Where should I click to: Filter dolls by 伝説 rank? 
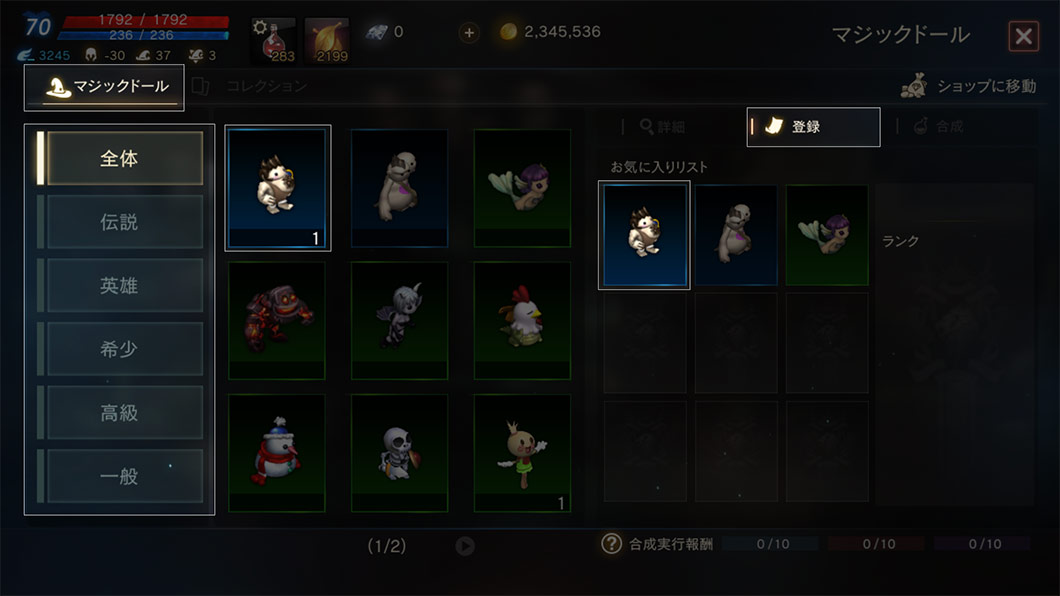pyautogui.click(x=120, y=222)
